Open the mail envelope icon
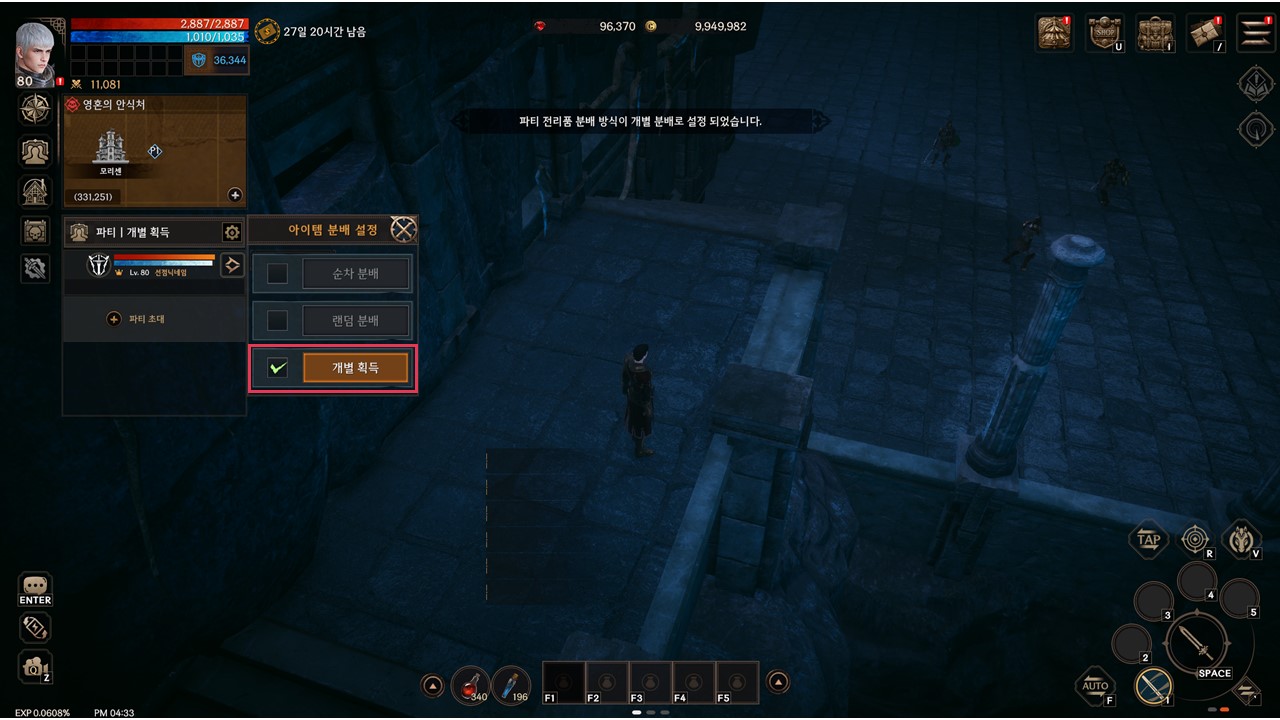1280x720 pixels. tap(1206, 33)
